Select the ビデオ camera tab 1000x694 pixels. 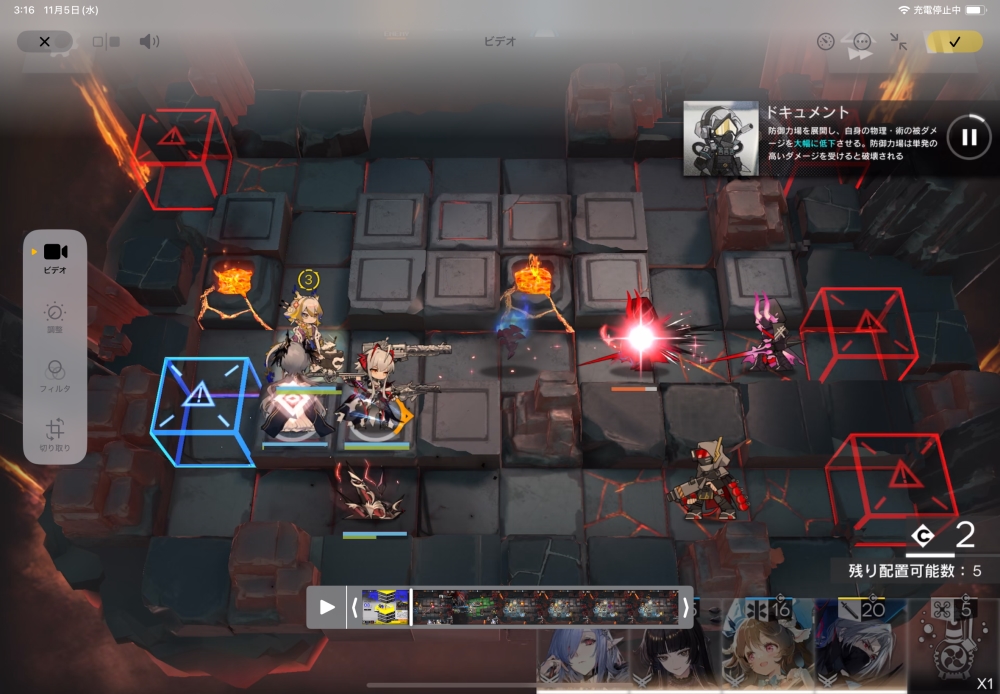55,258
